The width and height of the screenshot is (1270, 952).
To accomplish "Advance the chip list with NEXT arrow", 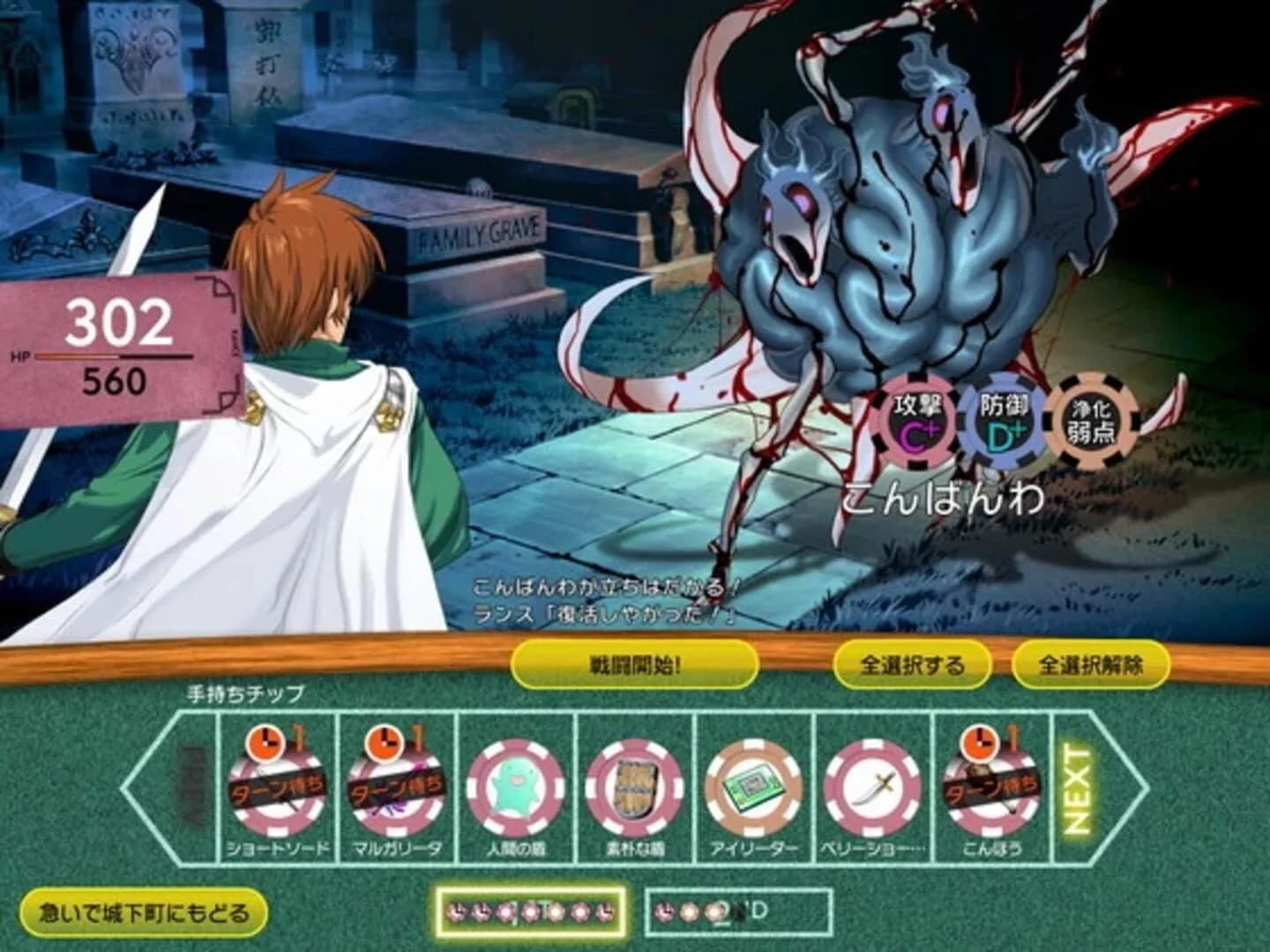I will click(x=1078, y=792).
